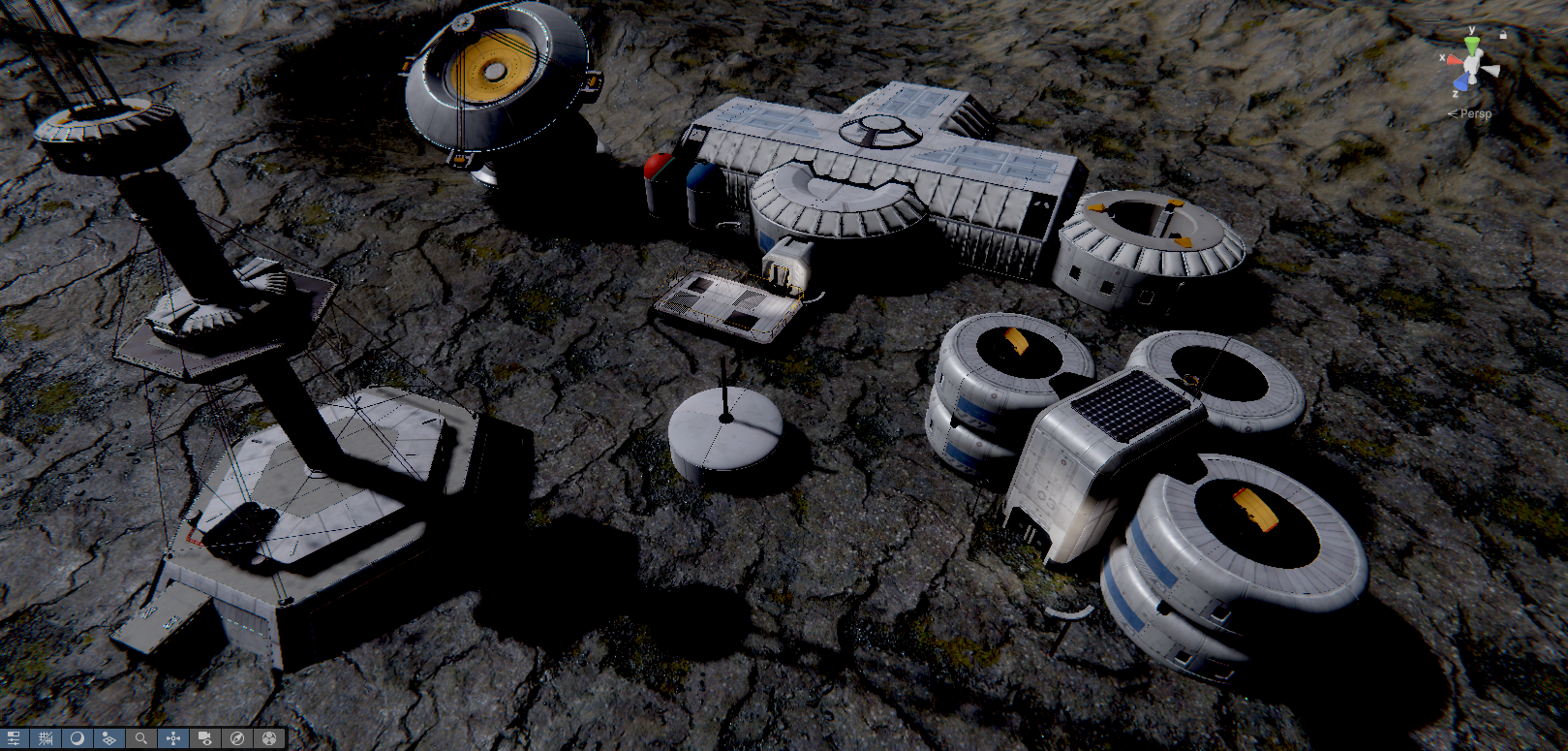Select the four-arrow move tool

click(173, 738)
